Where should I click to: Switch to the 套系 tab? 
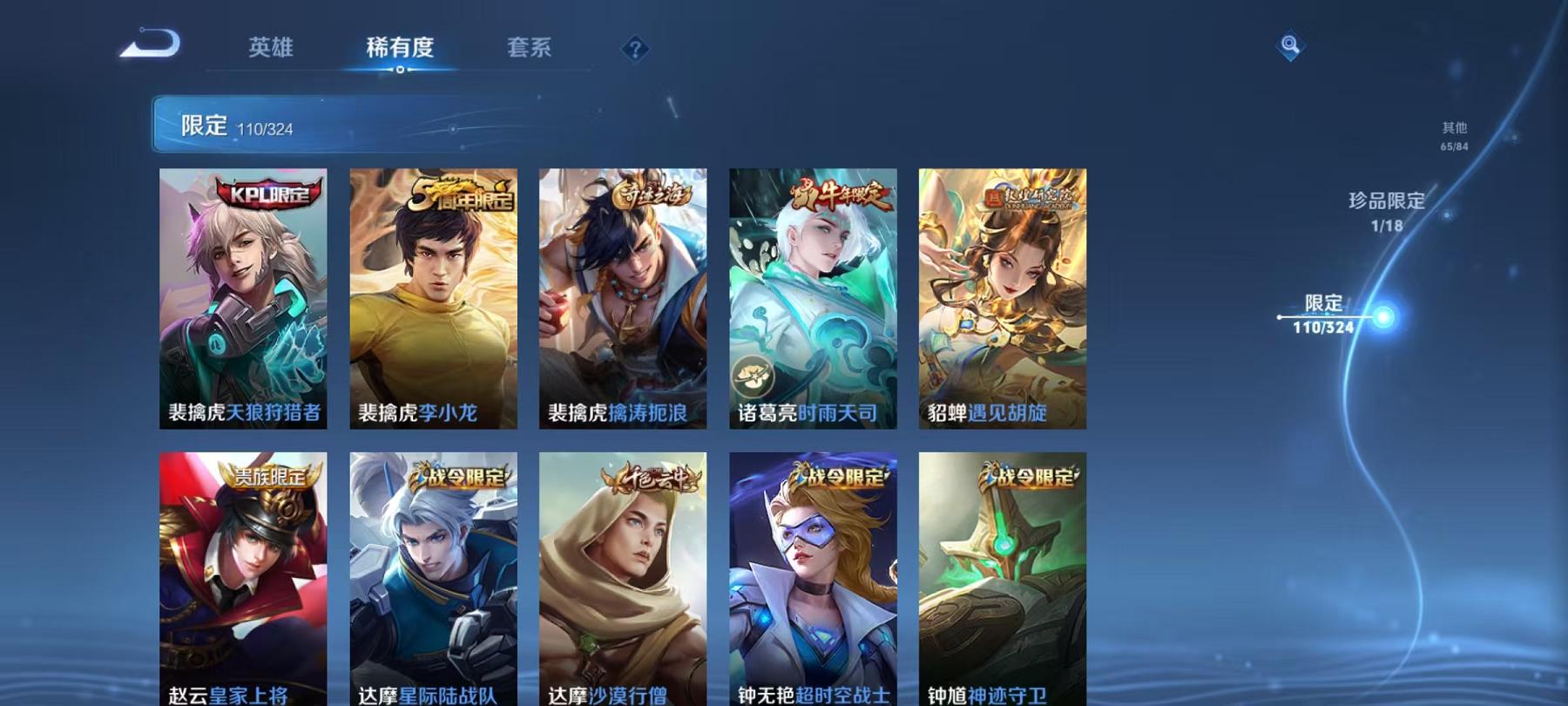click(x=531, y=50)
